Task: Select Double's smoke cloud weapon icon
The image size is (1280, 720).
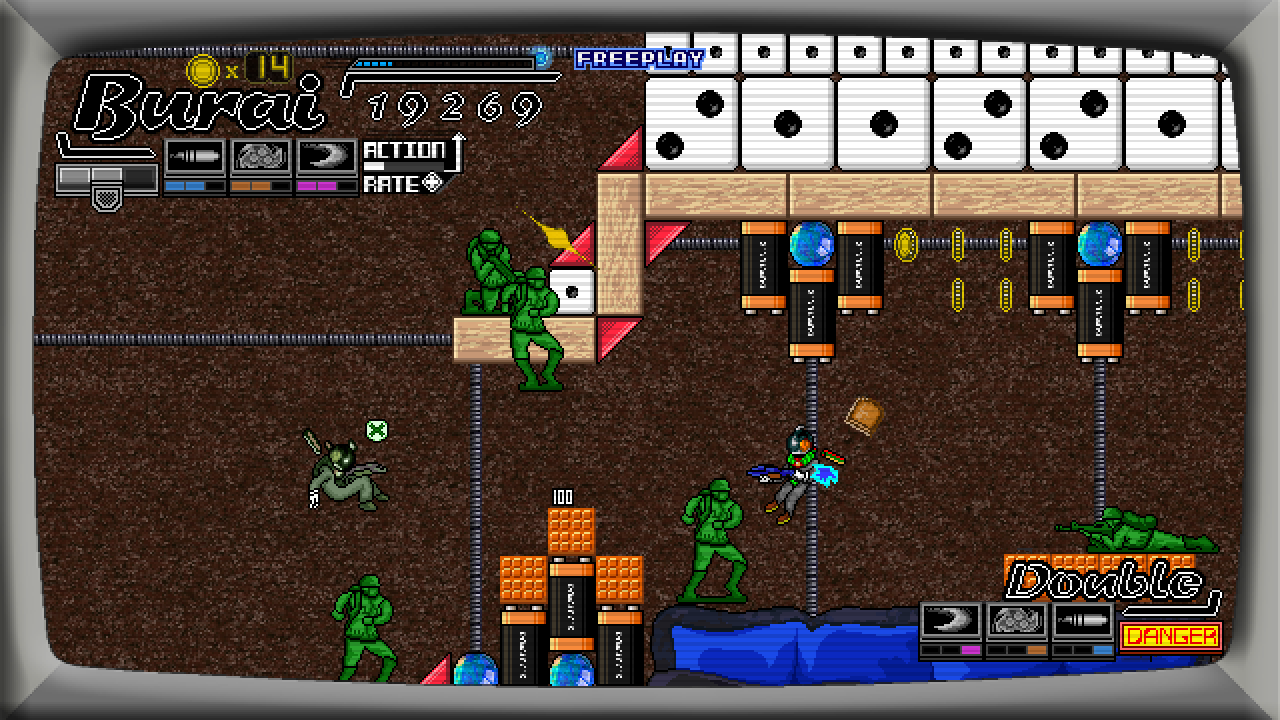Action: pyautogui.click(x=1017, y=621)
